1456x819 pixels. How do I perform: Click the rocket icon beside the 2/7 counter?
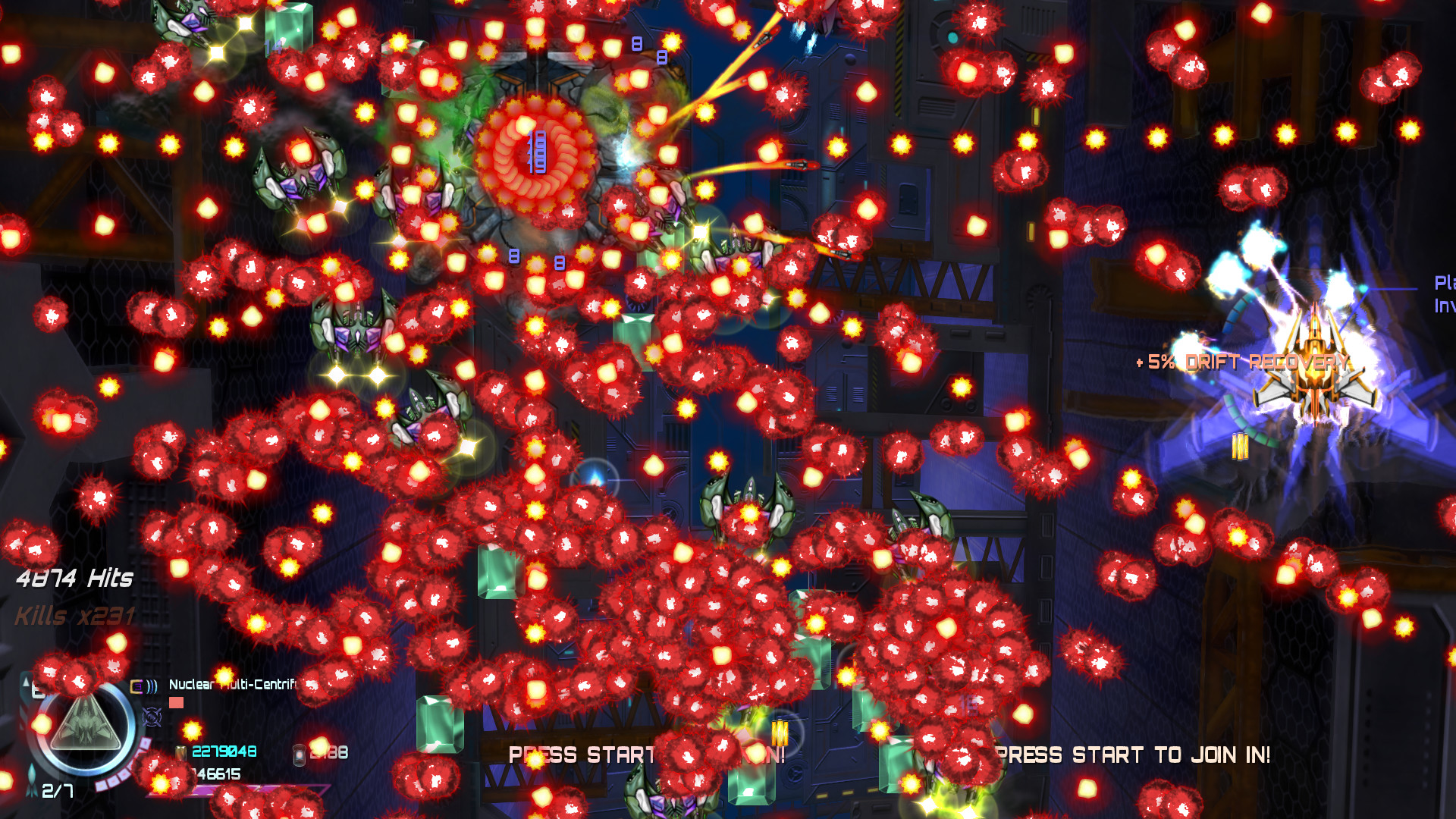point(32,780)
